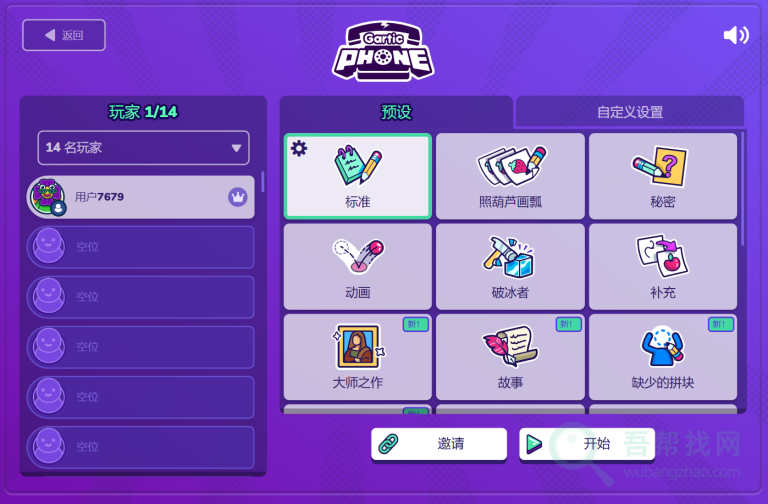Click the 邀请 invite button
The width and height of the screenshot is (768, 504).
(438, 444)
